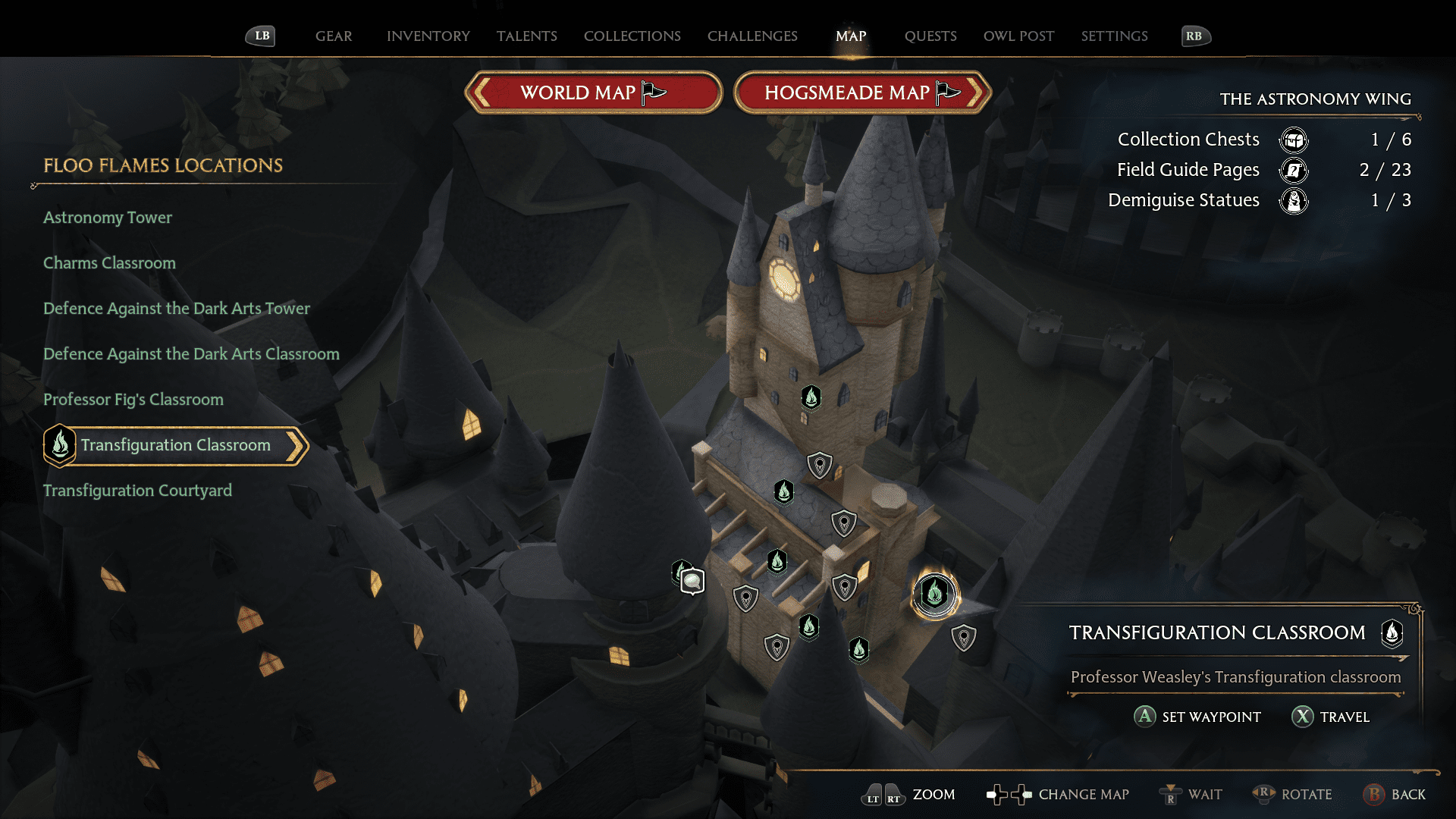Select Defence Against the Dark Arts Tower
Image resolution: width=1456 pixels, height=819 pixels.
pyautogui.click(x=177, y=309)
